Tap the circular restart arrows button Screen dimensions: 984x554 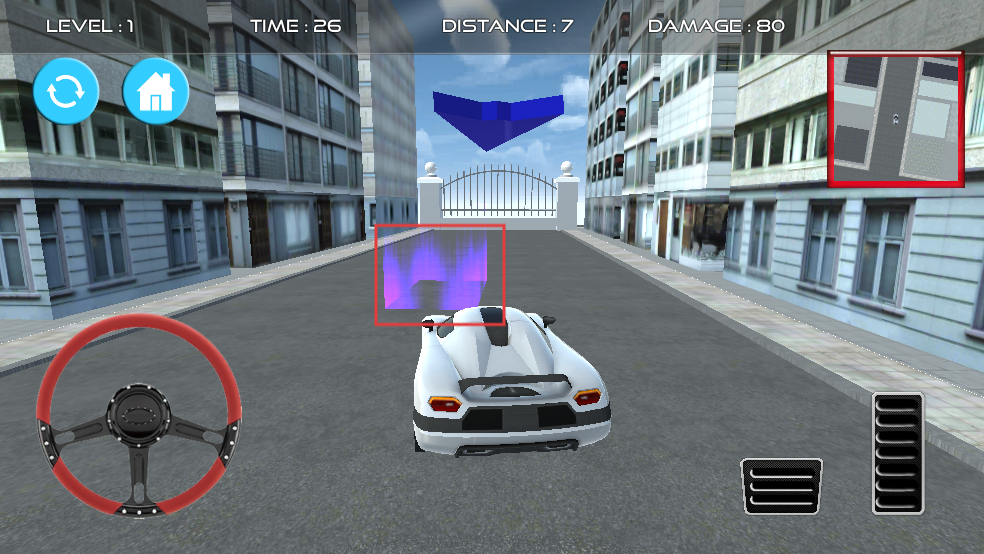[x=66, y=92]
